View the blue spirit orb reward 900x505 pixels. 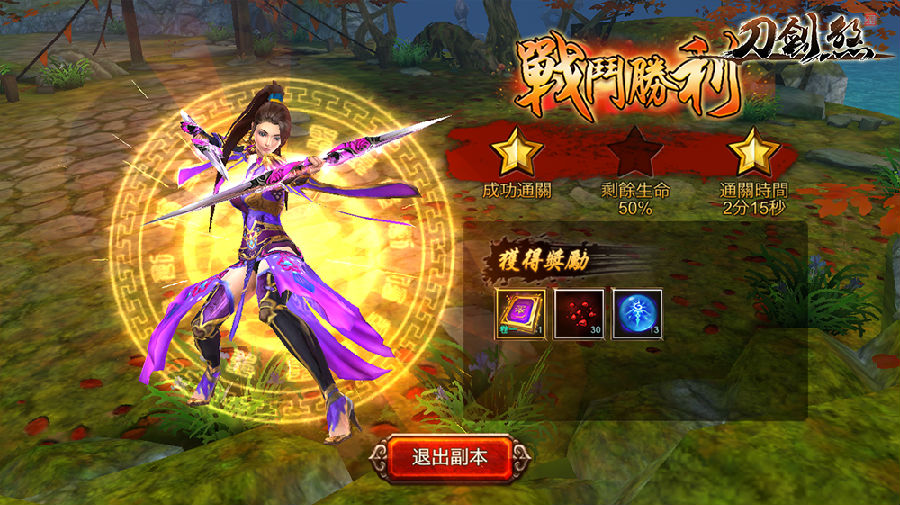tap(637, 314)
